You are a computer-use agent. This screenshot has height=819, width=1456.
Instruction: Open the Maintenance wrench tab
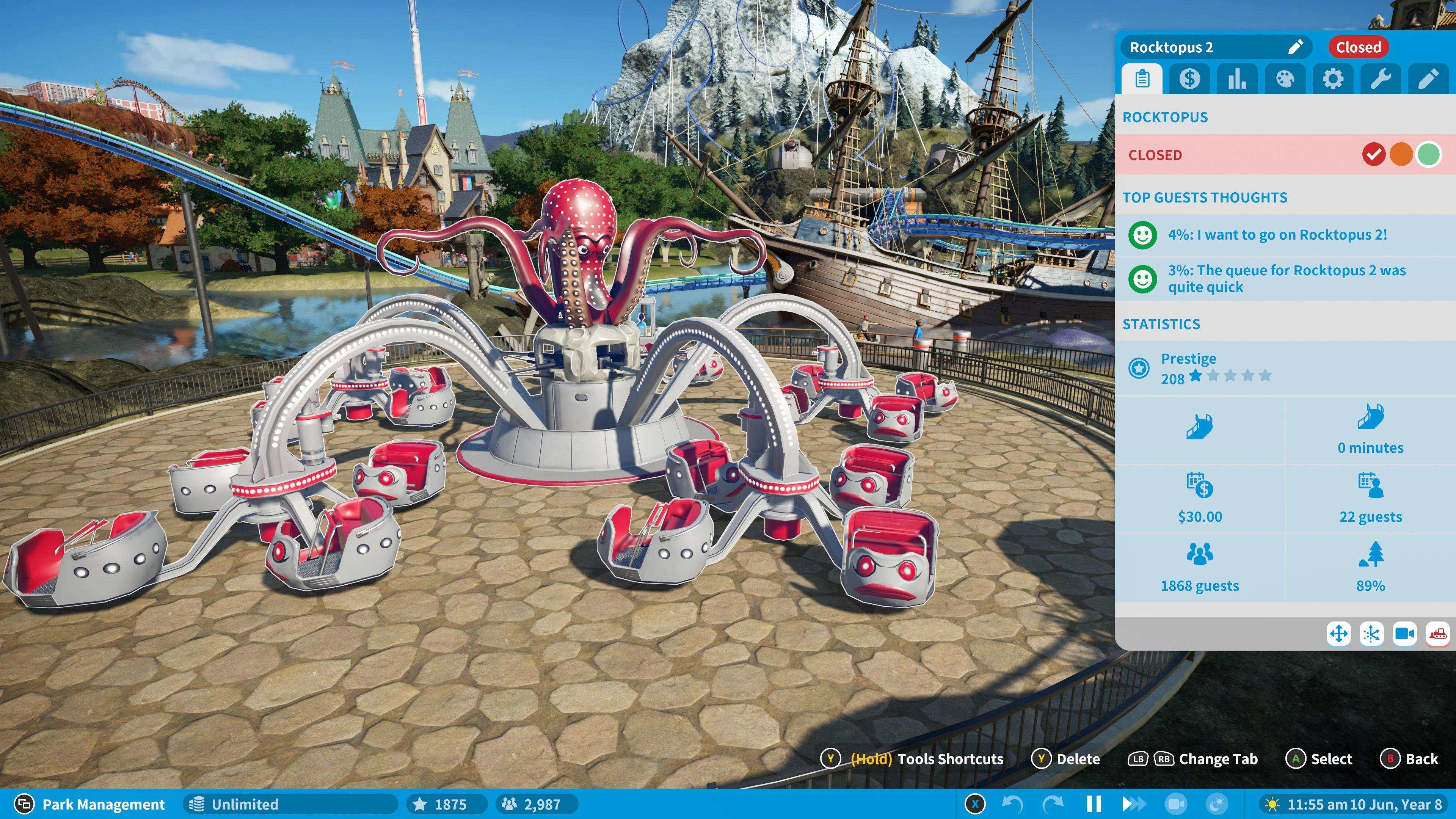pos(1381,78)
